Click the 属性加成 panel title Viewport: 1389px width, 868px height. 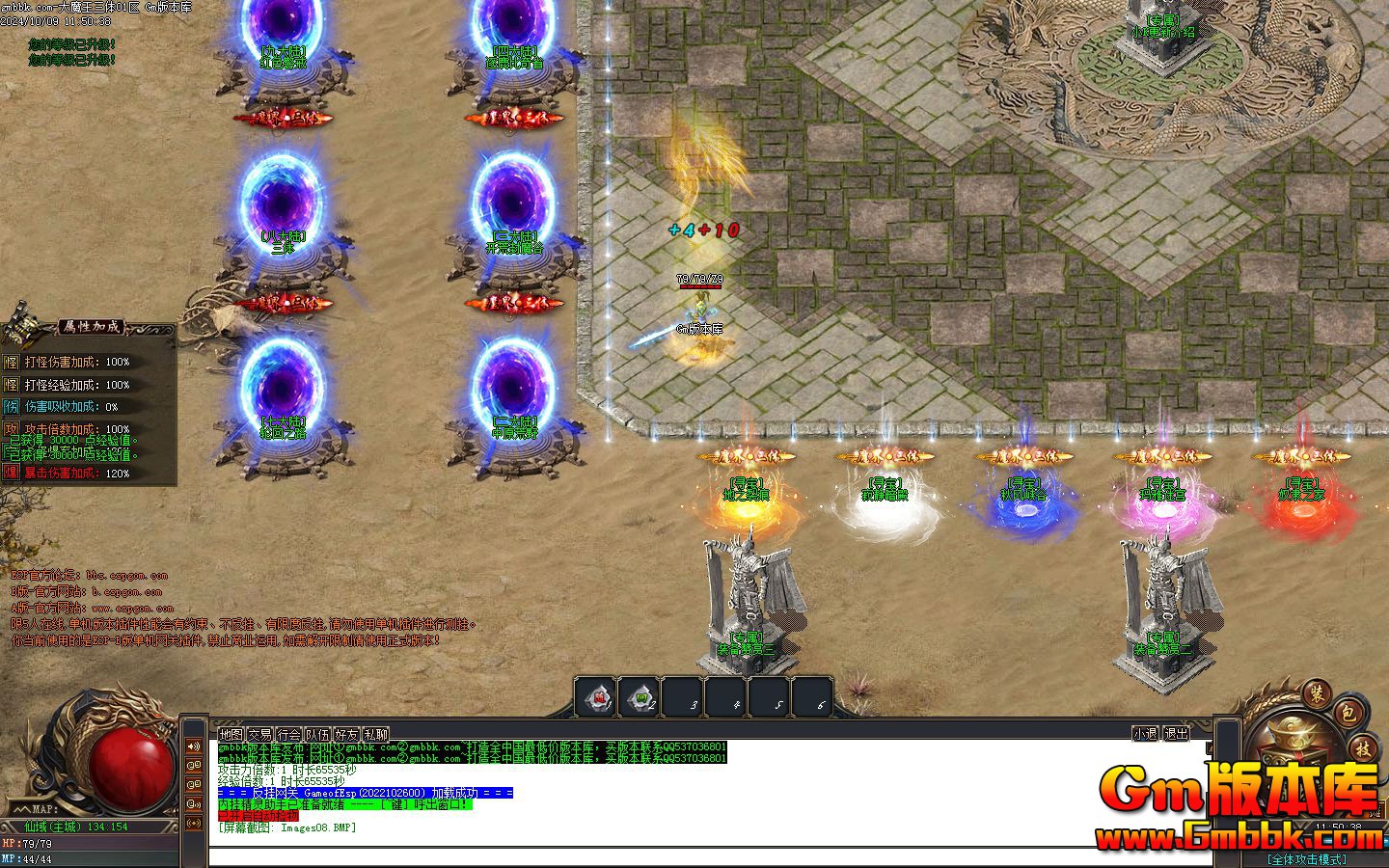click(90, 327)
